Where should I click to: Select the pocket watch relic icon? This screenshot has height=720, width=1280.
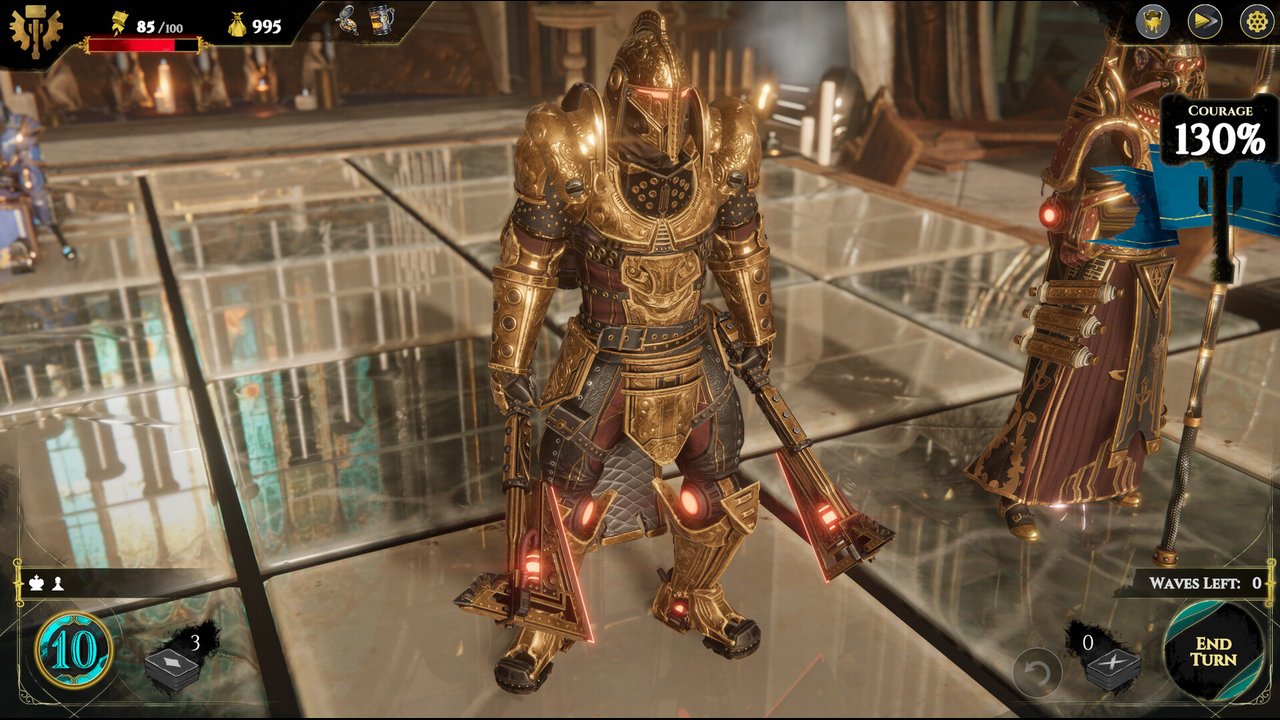[348, 20]
